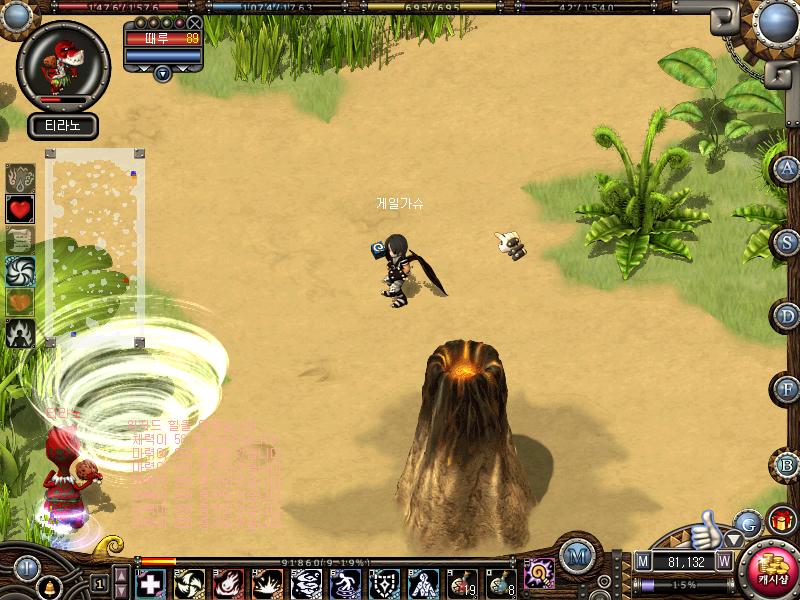Close the 때루 target panel

click(x=194, y=22)
